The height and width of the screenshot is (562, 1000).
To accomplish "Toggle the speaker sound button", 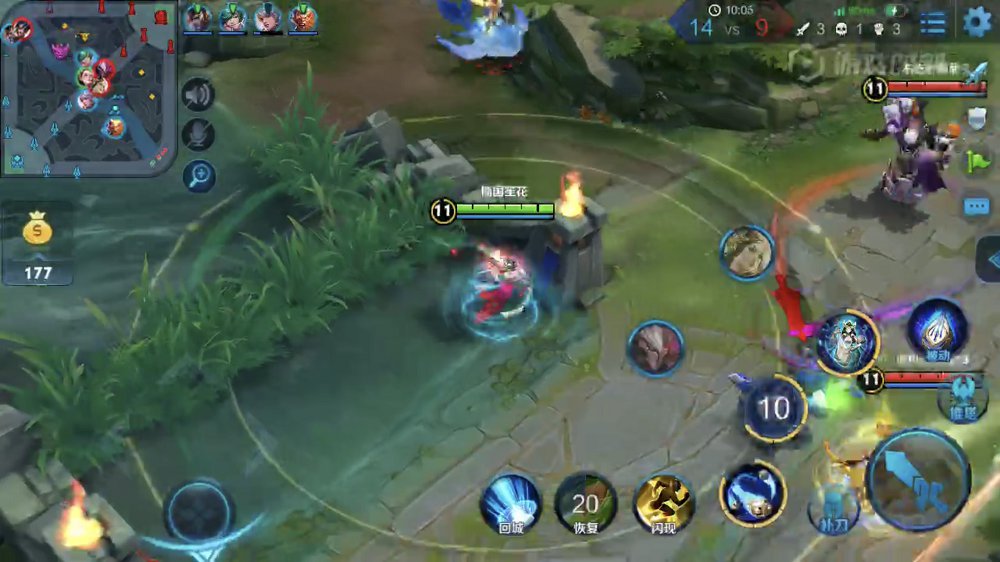I will point(198,95).
